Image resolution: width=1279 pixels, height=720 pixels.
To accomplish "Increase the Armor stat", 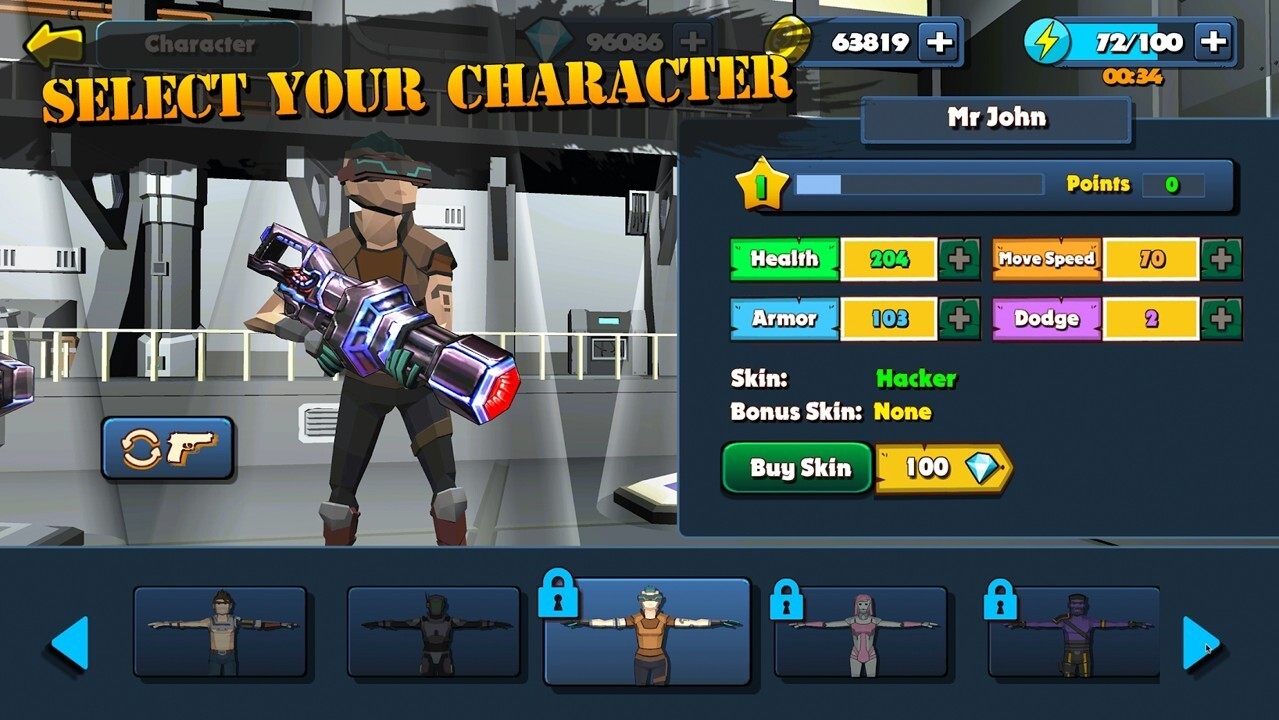I will (959, 319).
